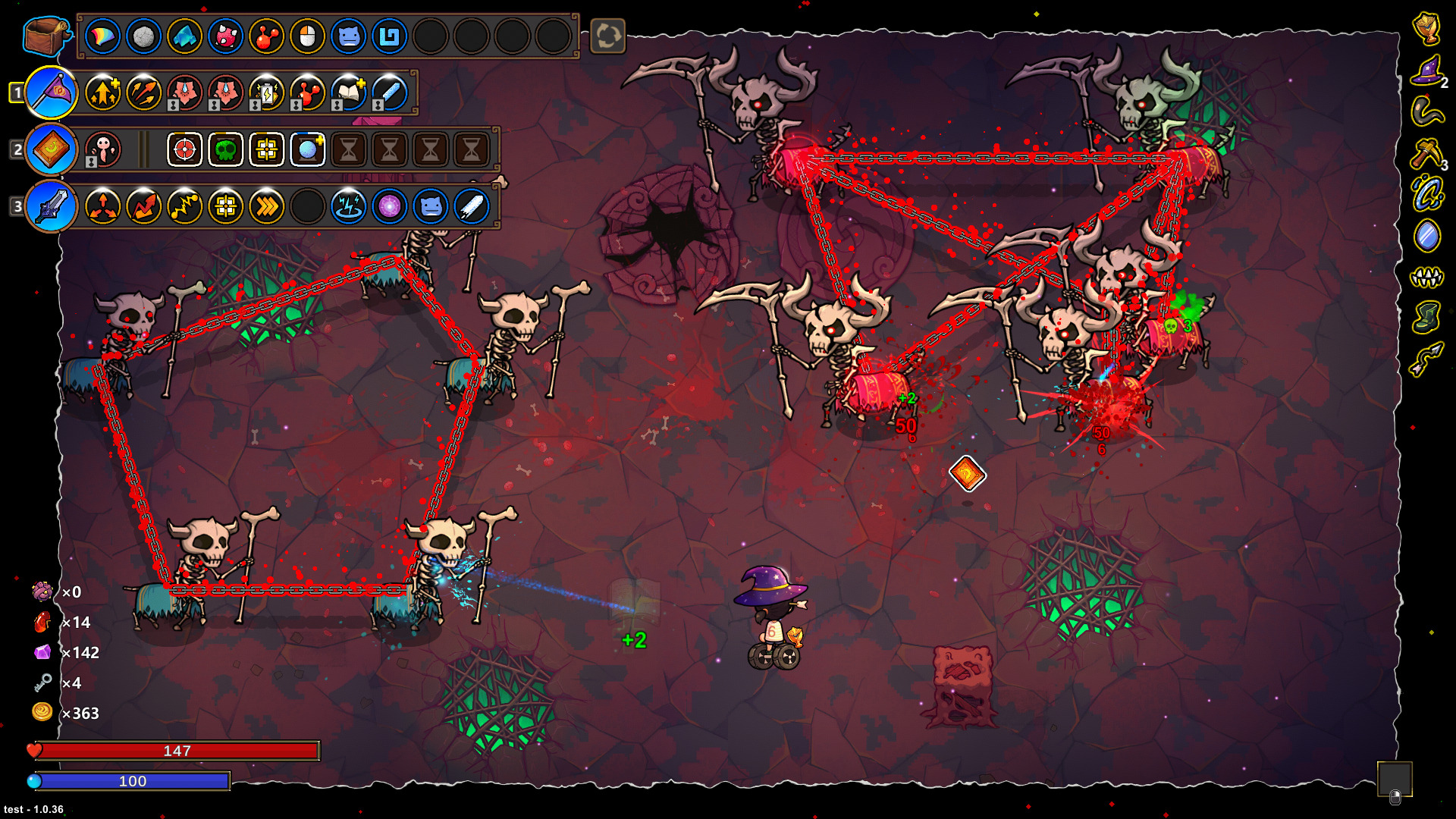Select the battery lightning spell slot

pyautogui.click(x=266, y=93)
